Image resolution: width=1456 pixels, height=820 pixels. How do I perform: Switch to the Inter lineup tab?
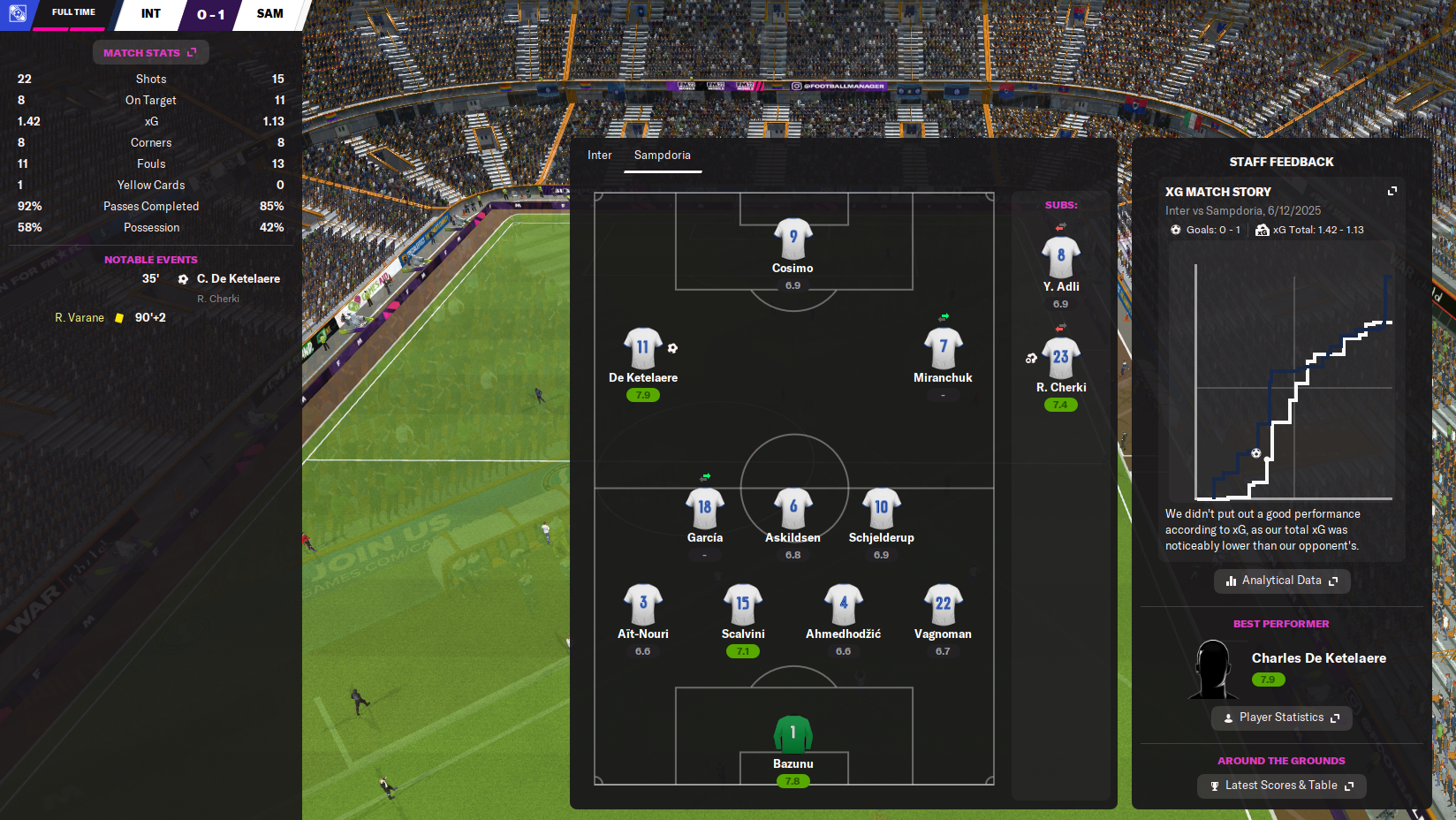pyautogui.click(x=599, y=156)
